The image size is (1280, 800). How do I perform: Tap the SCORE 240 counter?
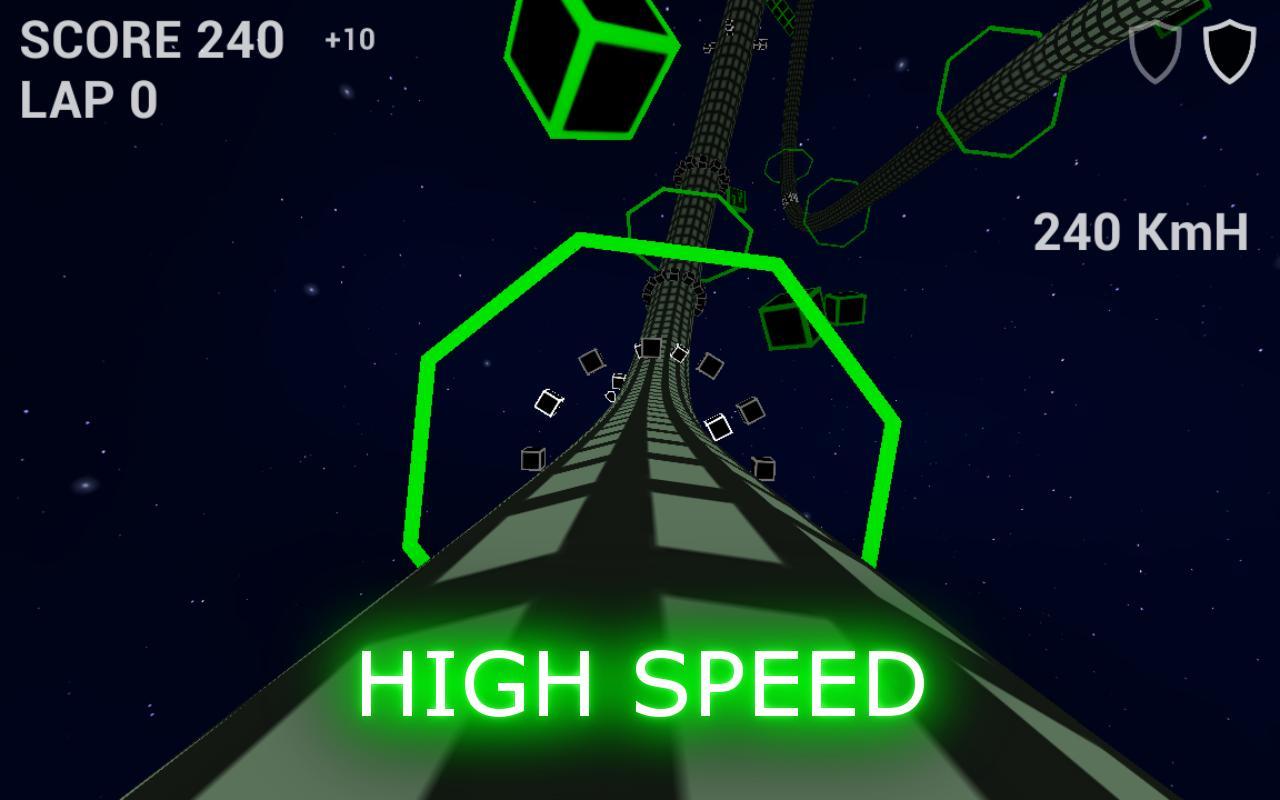pos(152,41)
